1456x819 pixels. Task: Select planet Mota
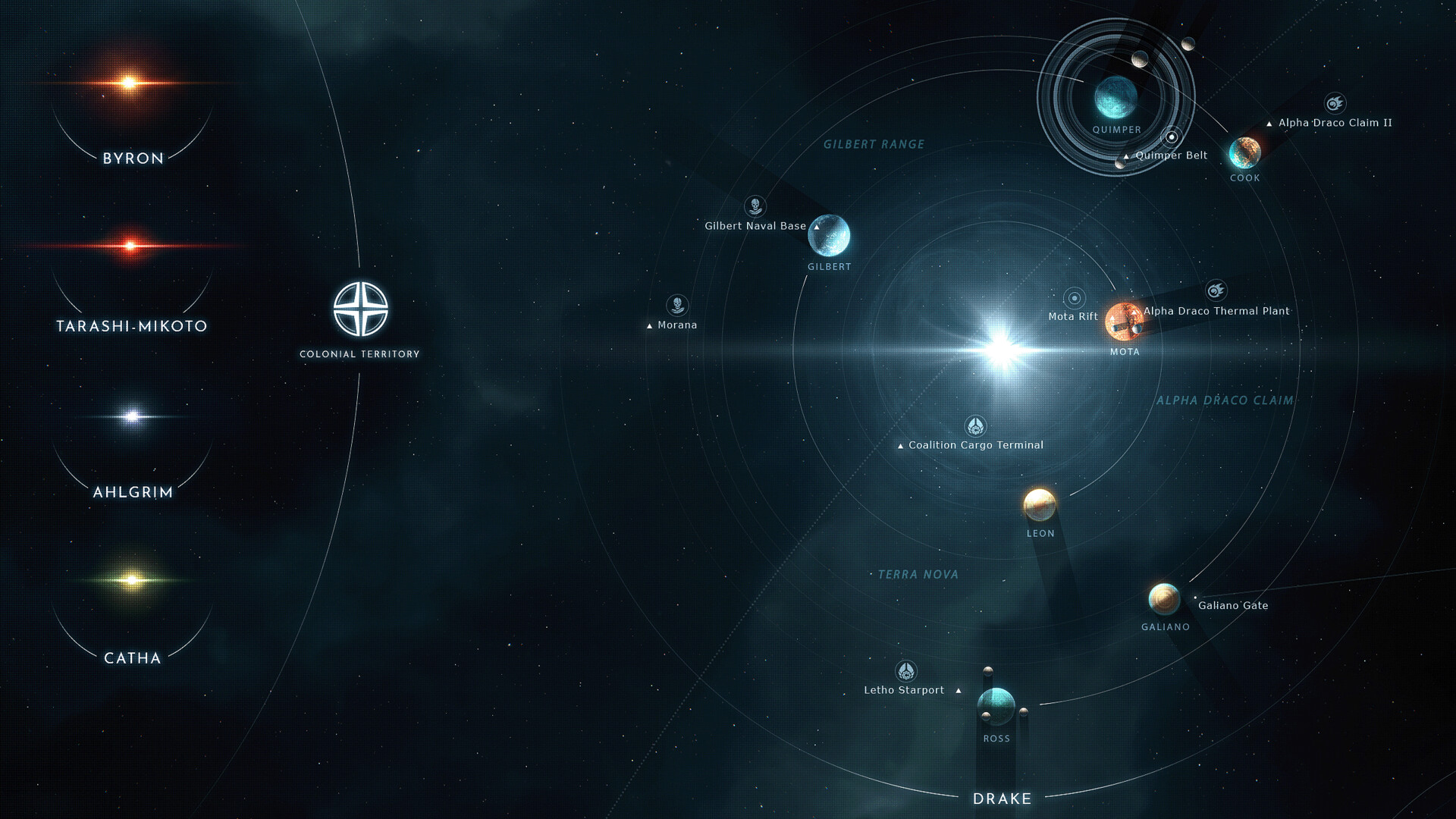1124,322
